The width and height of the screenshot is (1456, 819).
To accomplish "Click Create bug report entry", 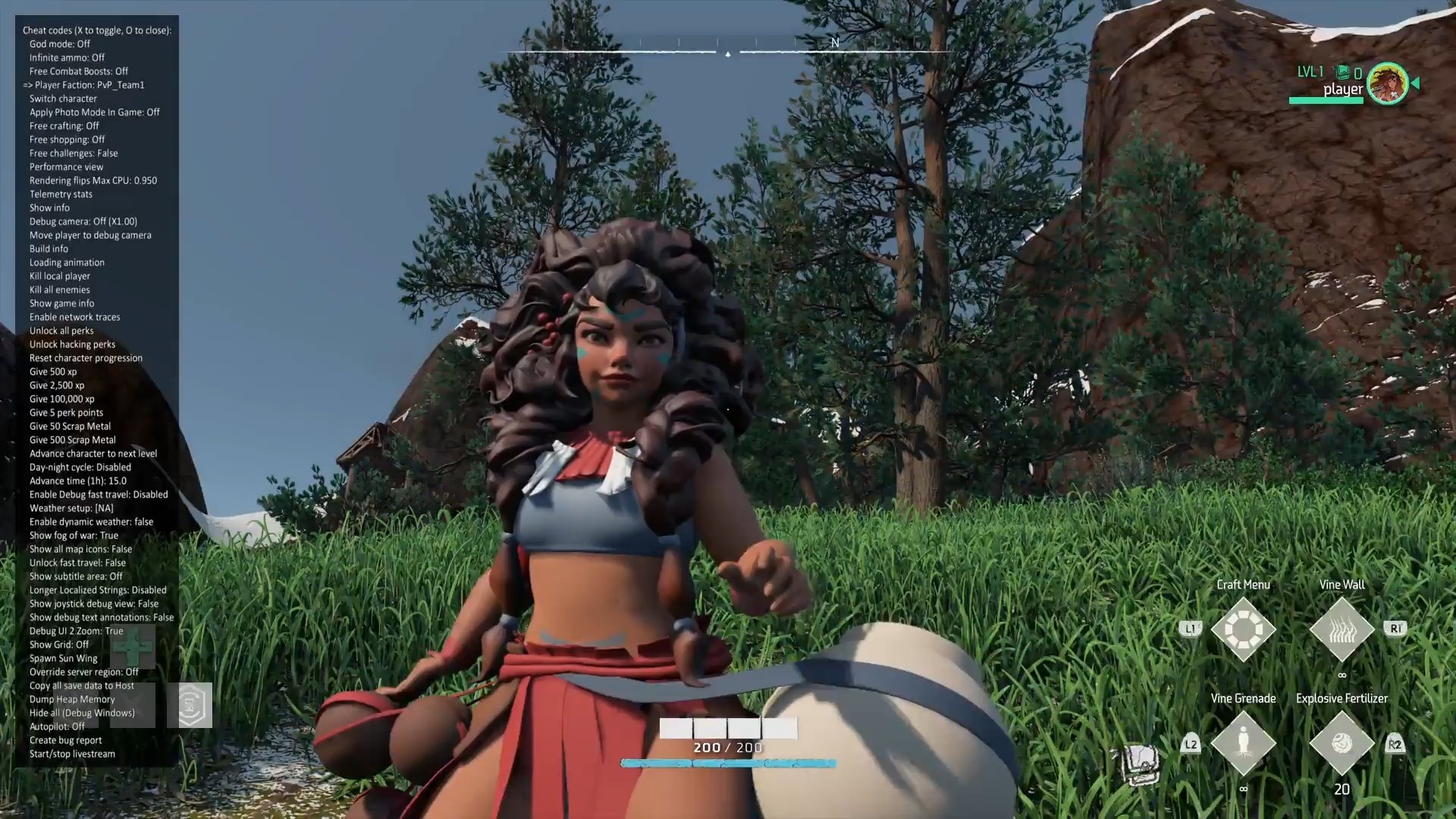I will [x=65, y=740].
